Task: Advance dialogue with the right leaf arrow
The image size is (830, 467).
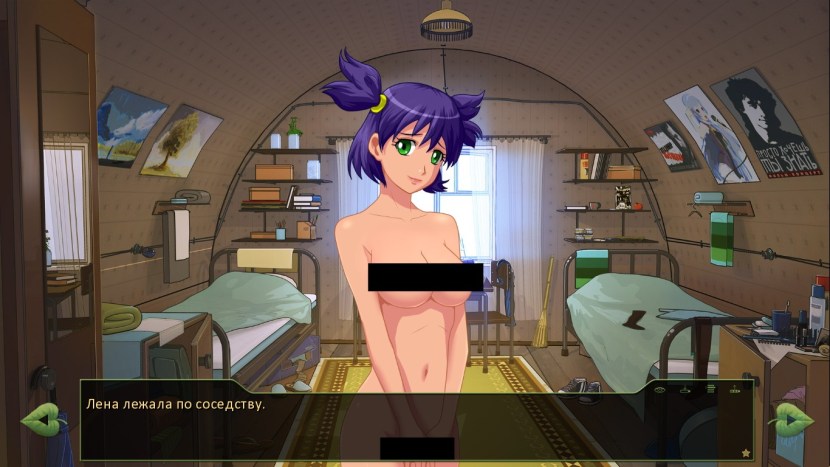Action: click(x=792, y=420)
